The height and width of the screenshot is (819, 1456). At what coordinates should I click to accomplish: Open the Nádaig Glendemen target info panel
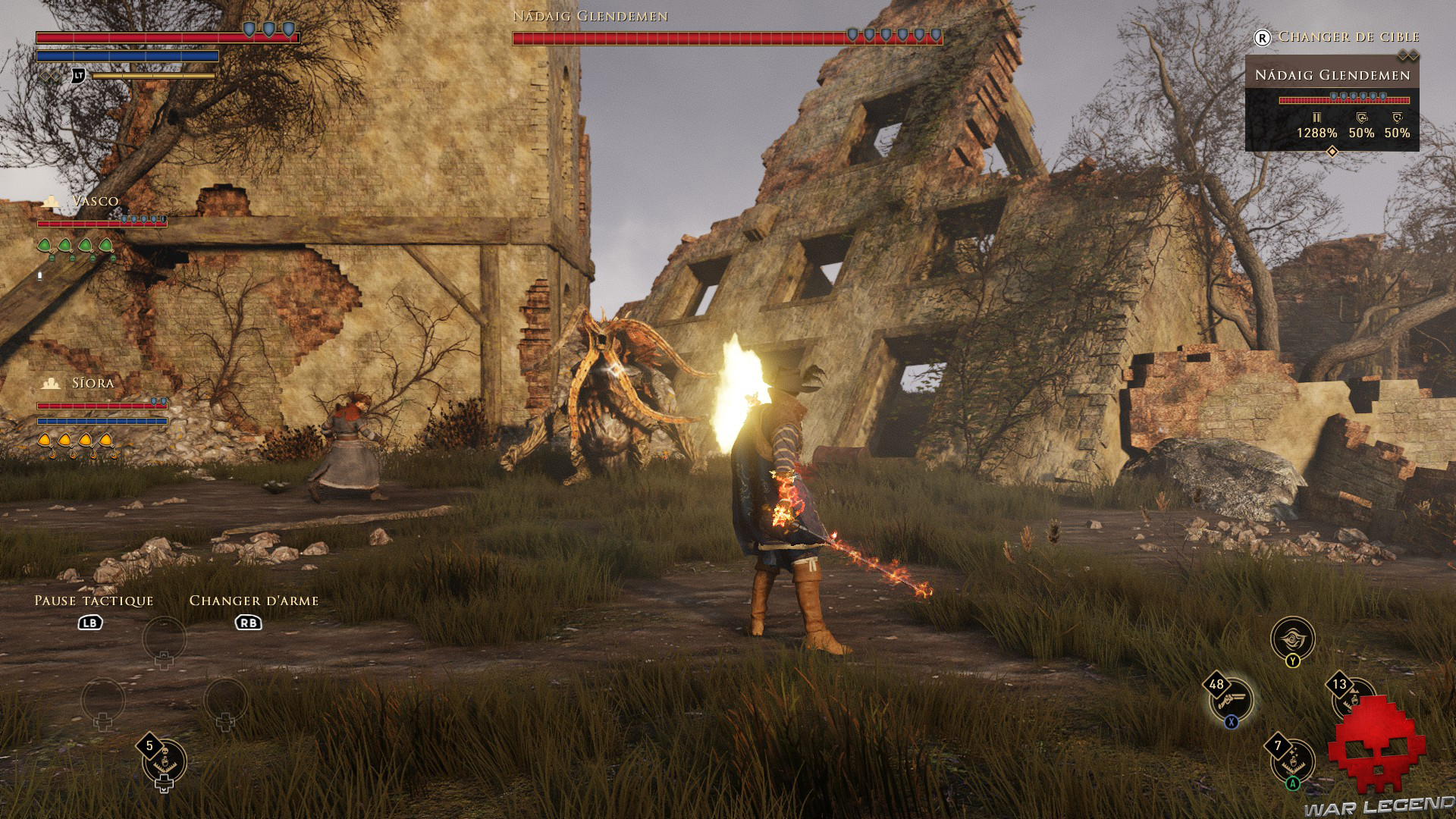[x=1332, y=102]
